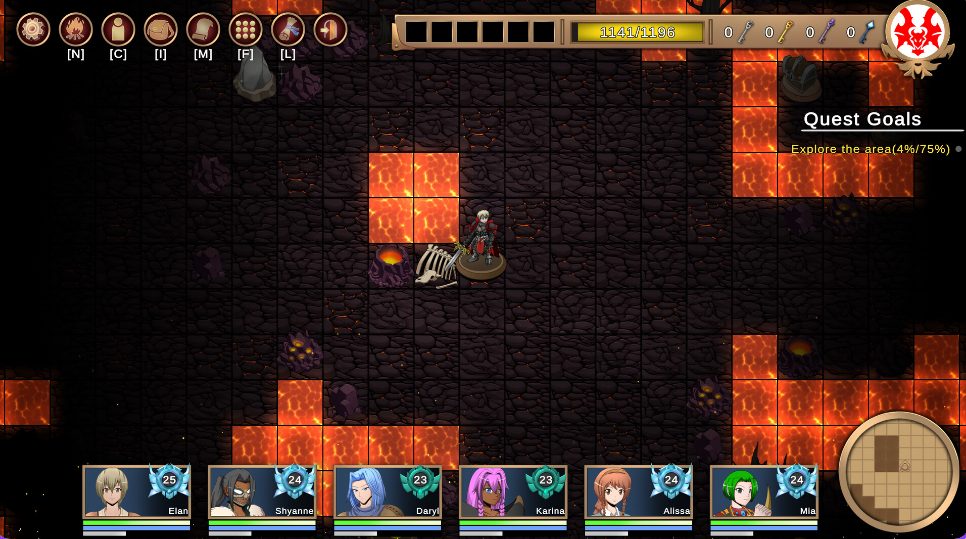
Task: Select Elan's party portrait
Action: click(x=136, y=492)
